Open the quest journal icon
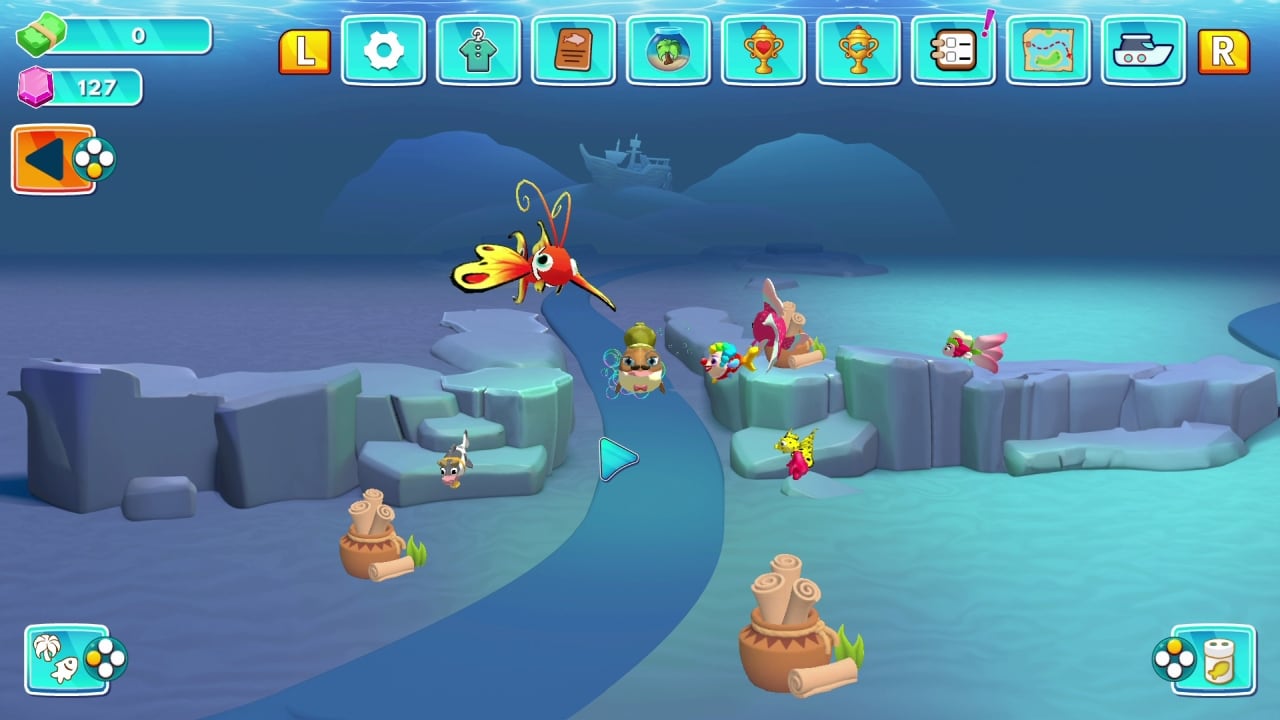 [573, 50]
